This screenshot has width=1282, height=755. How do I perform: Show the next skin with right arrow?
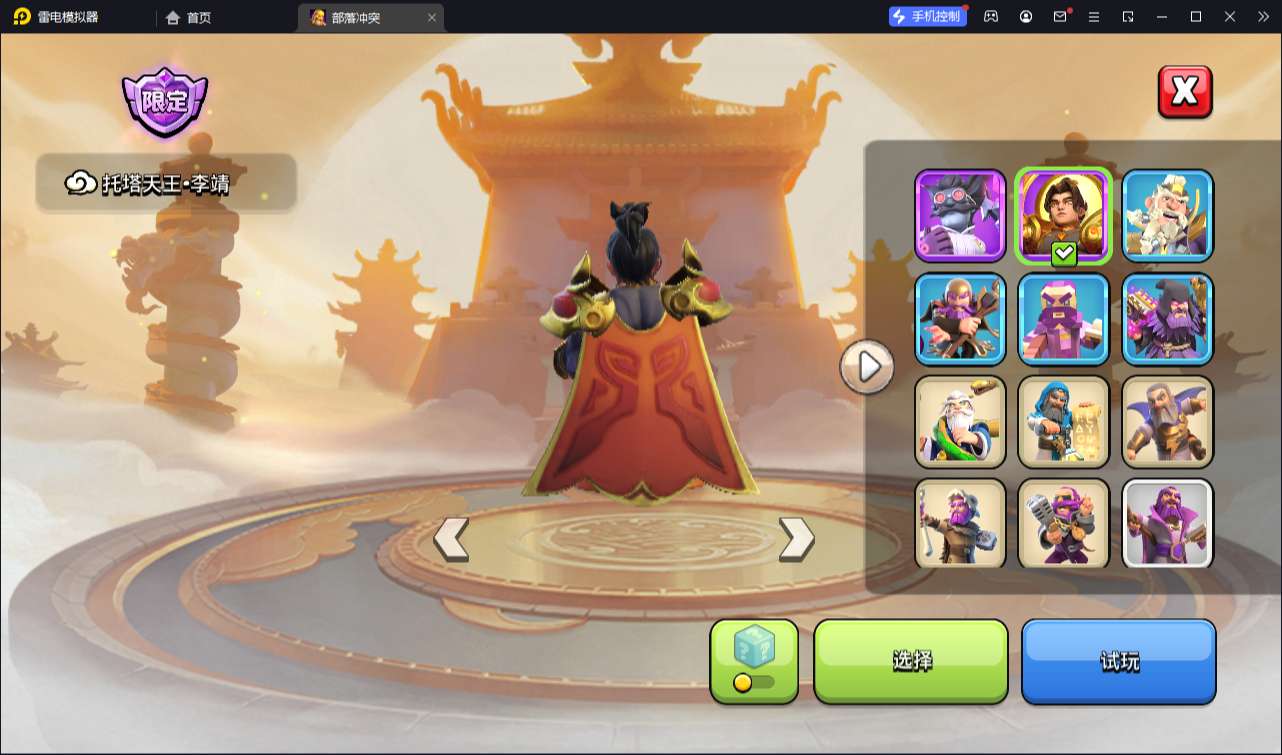pos(796,539)
